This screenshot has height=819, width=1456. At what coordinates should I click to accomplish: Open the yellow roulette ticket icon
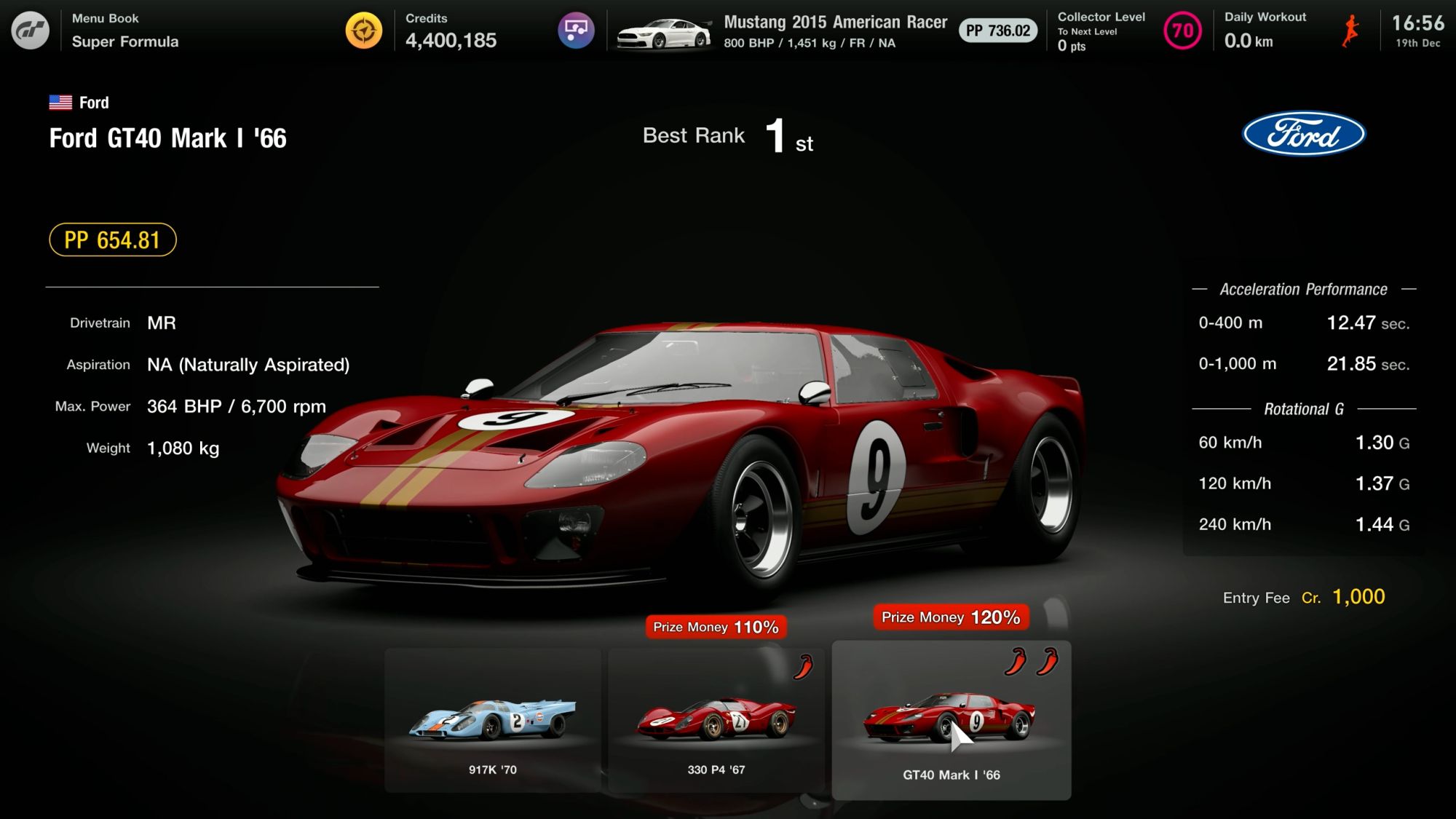pos(363,31)
